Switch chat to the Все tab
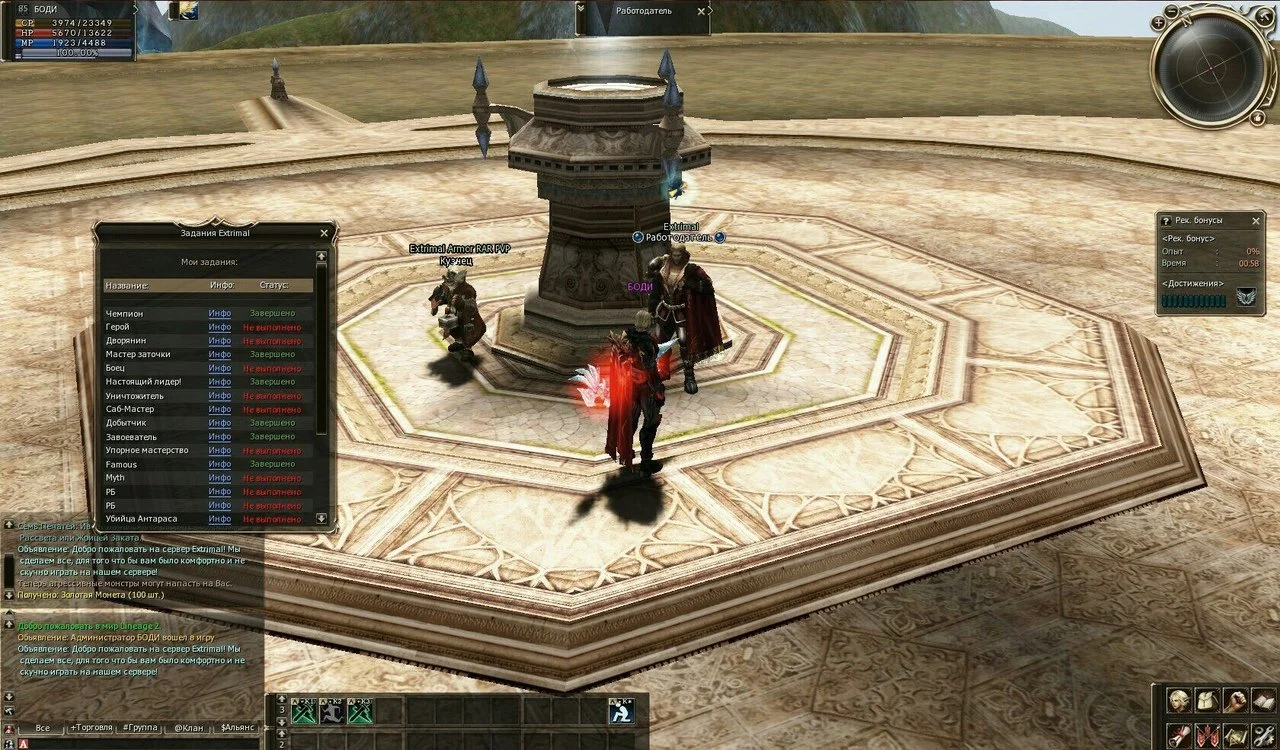 pyautogui.click(x=42, y=728)
